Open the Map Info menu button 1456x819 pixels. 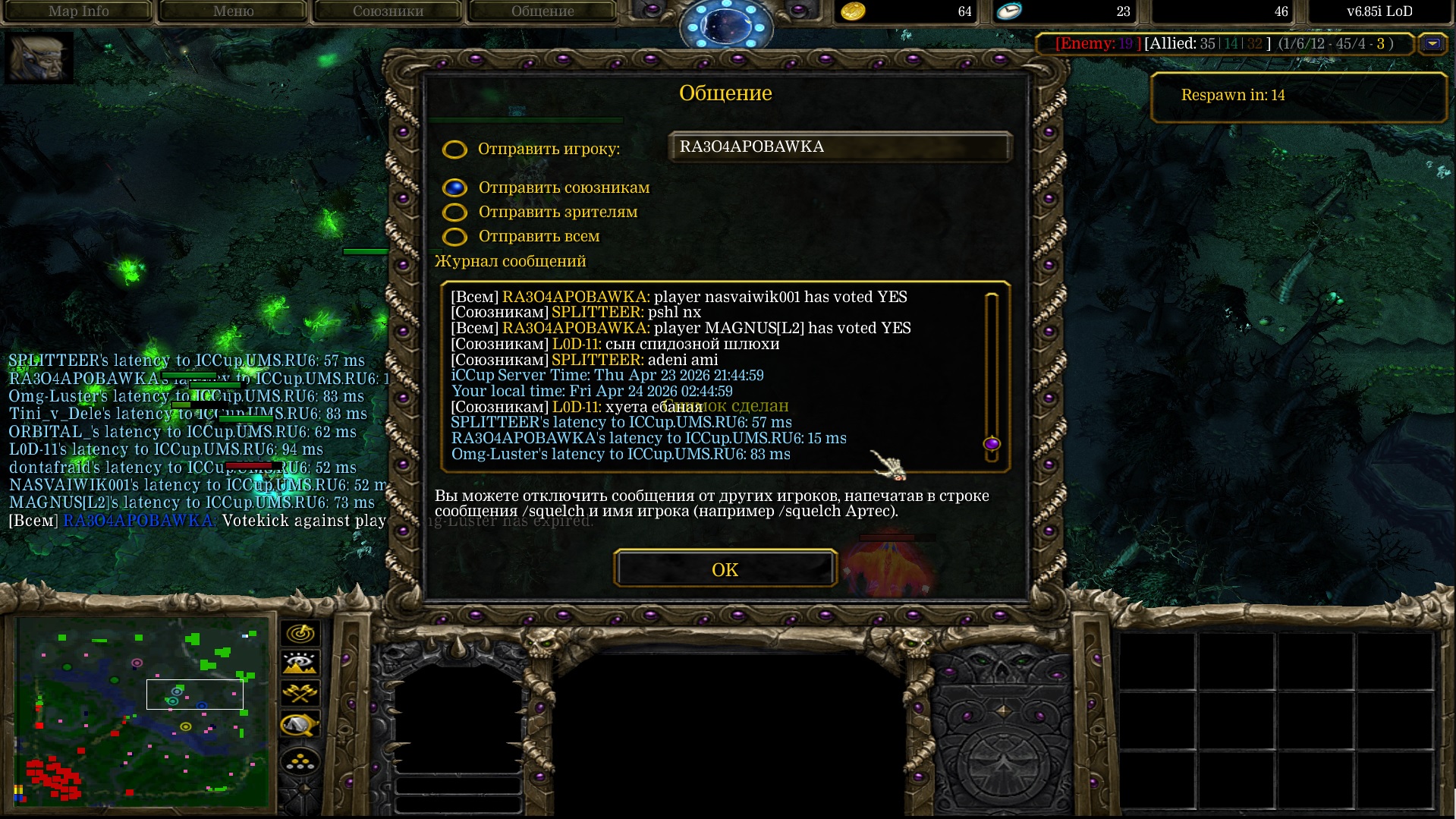[x=78, y=11]
